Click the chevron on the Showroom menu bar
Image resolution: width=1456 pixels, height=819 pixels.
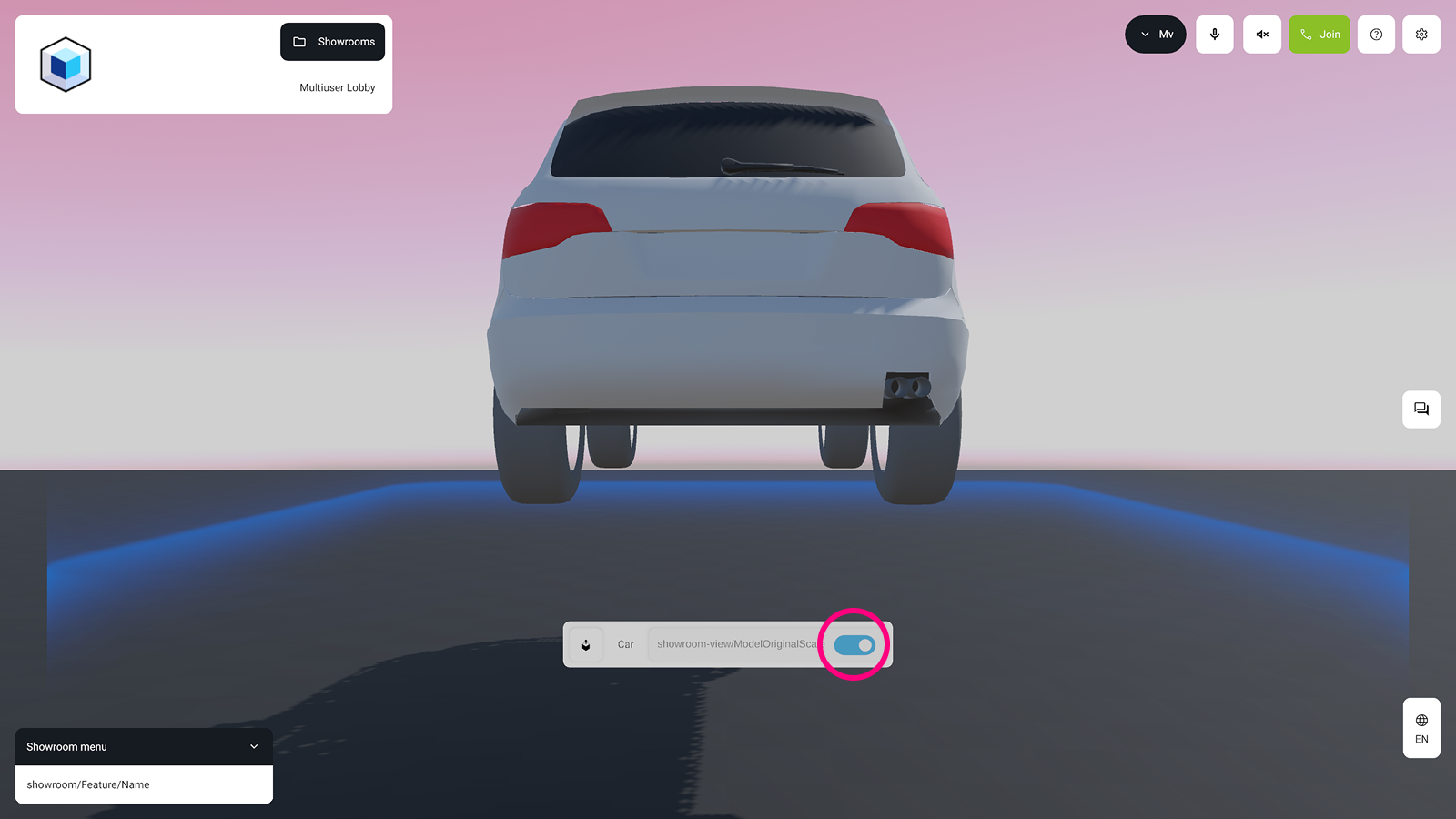pyautogui.click(x=253, y=746)
